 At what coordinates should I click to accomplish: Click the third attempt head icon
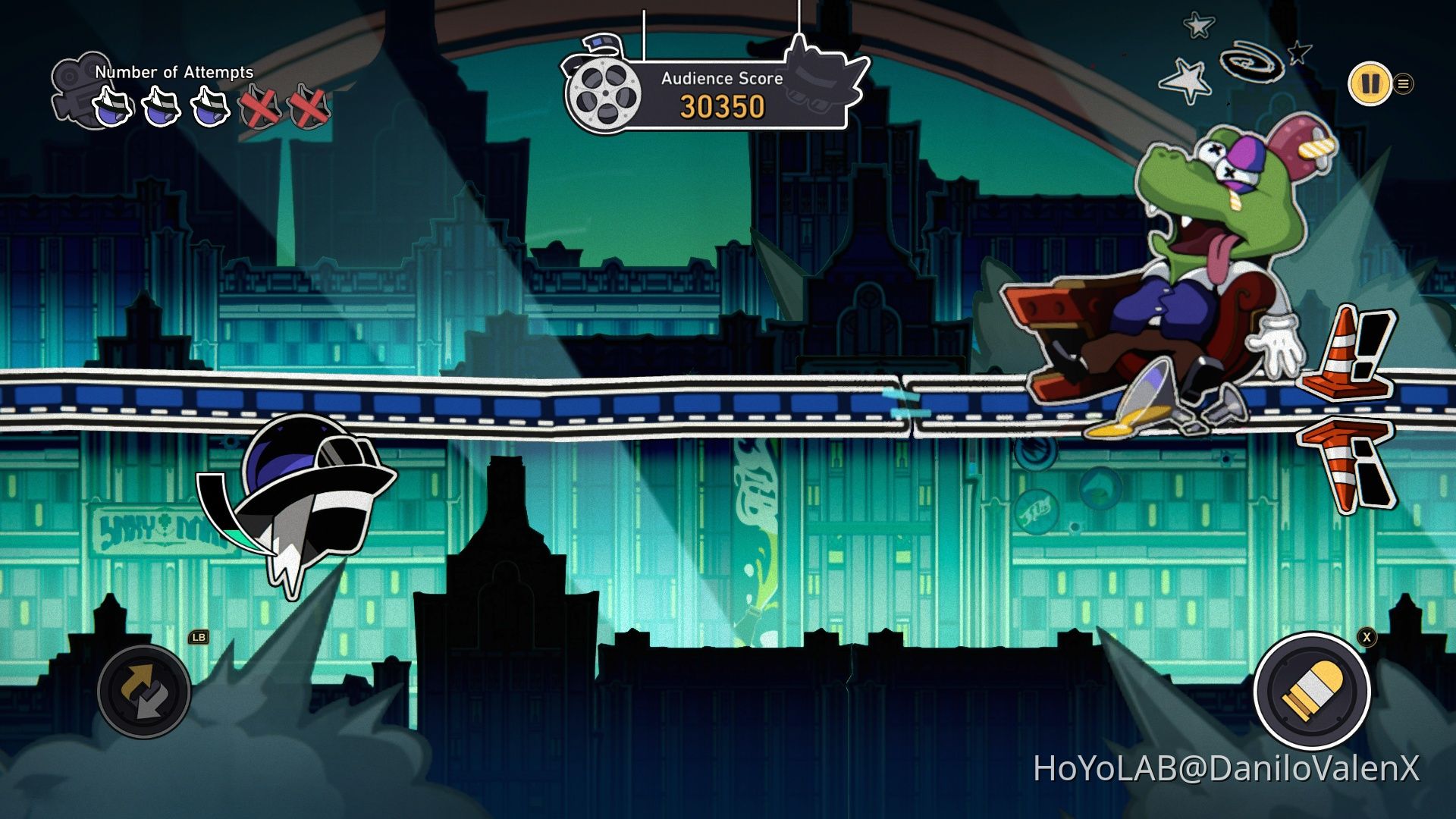point(209,106)
